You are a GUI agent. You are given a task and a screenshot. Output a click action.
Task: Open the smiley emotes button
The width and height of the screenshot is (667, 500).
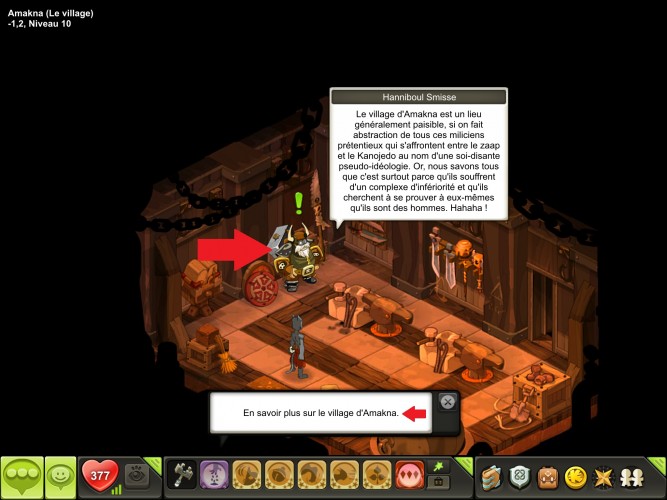(x=61, y=476)
